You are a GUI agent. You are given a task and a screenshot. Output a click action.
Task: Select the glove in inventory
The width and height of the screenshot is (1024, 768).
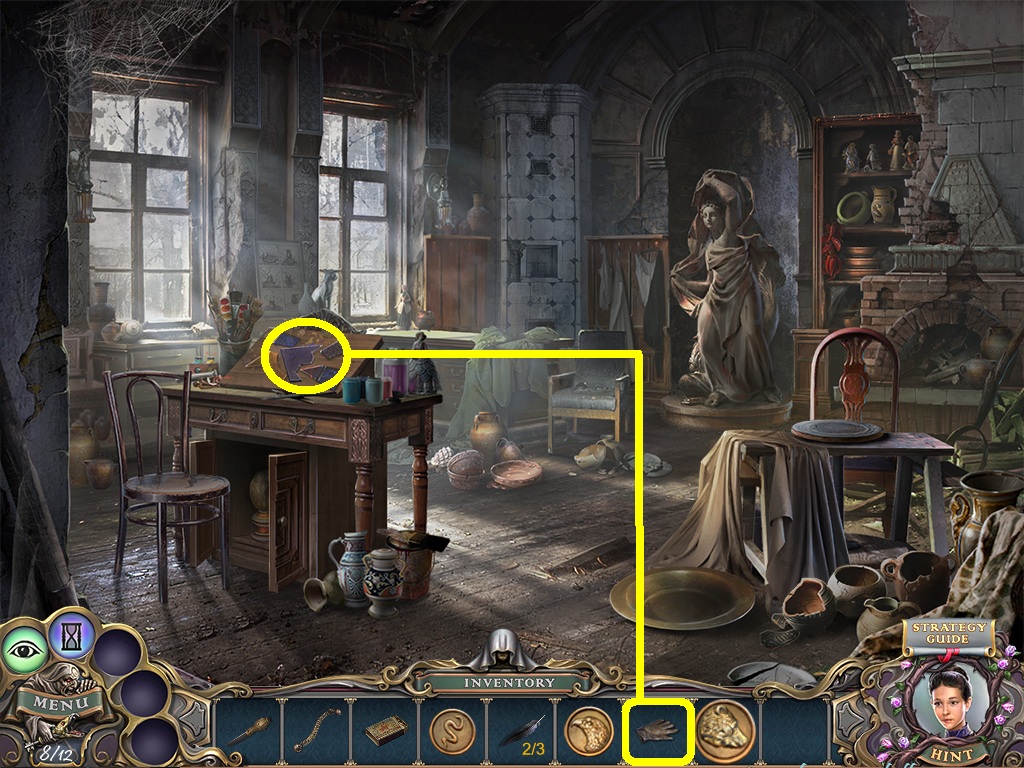coord(657,733)
